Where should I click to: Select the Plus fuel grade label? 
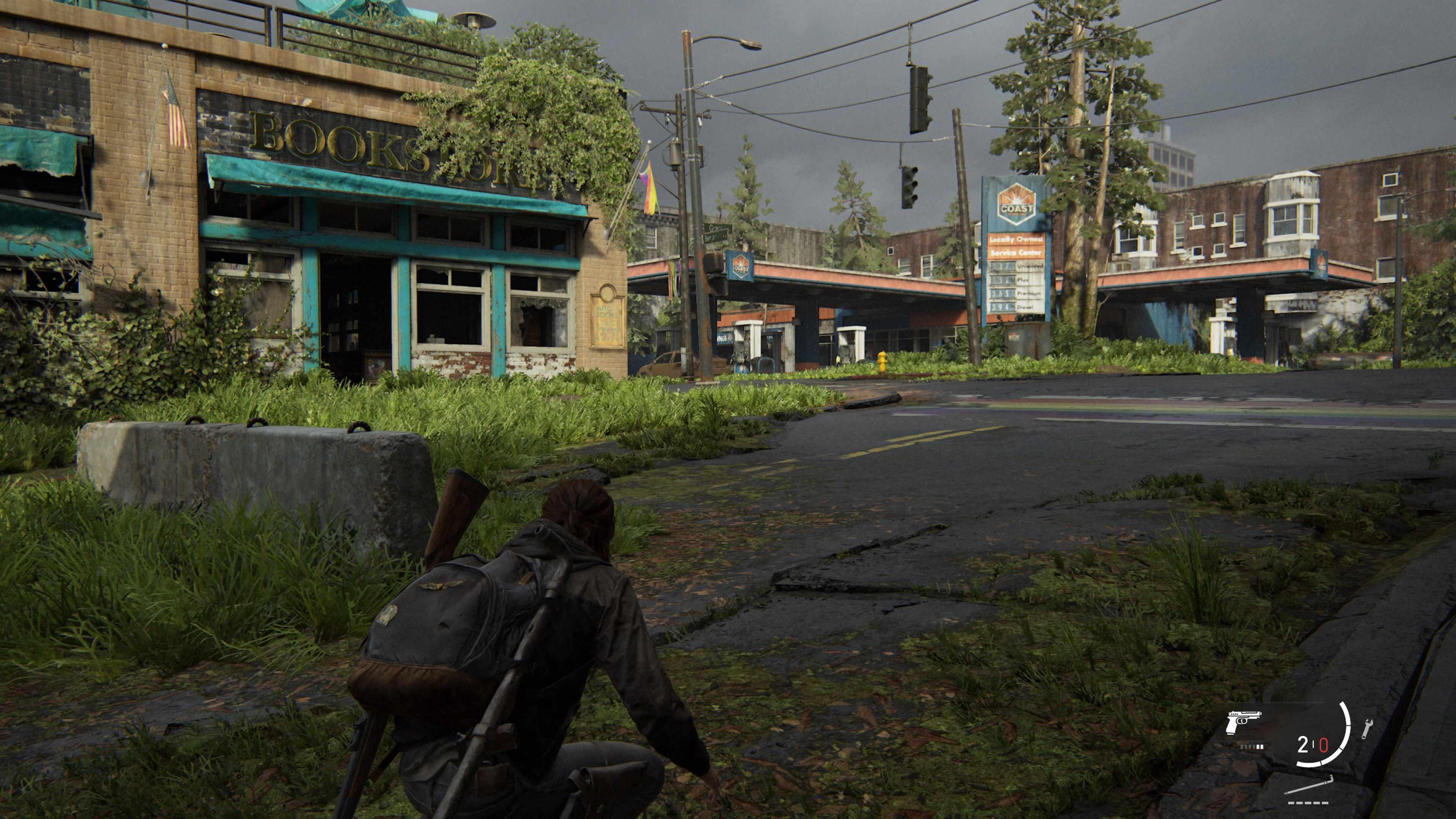click(1023, 280)
